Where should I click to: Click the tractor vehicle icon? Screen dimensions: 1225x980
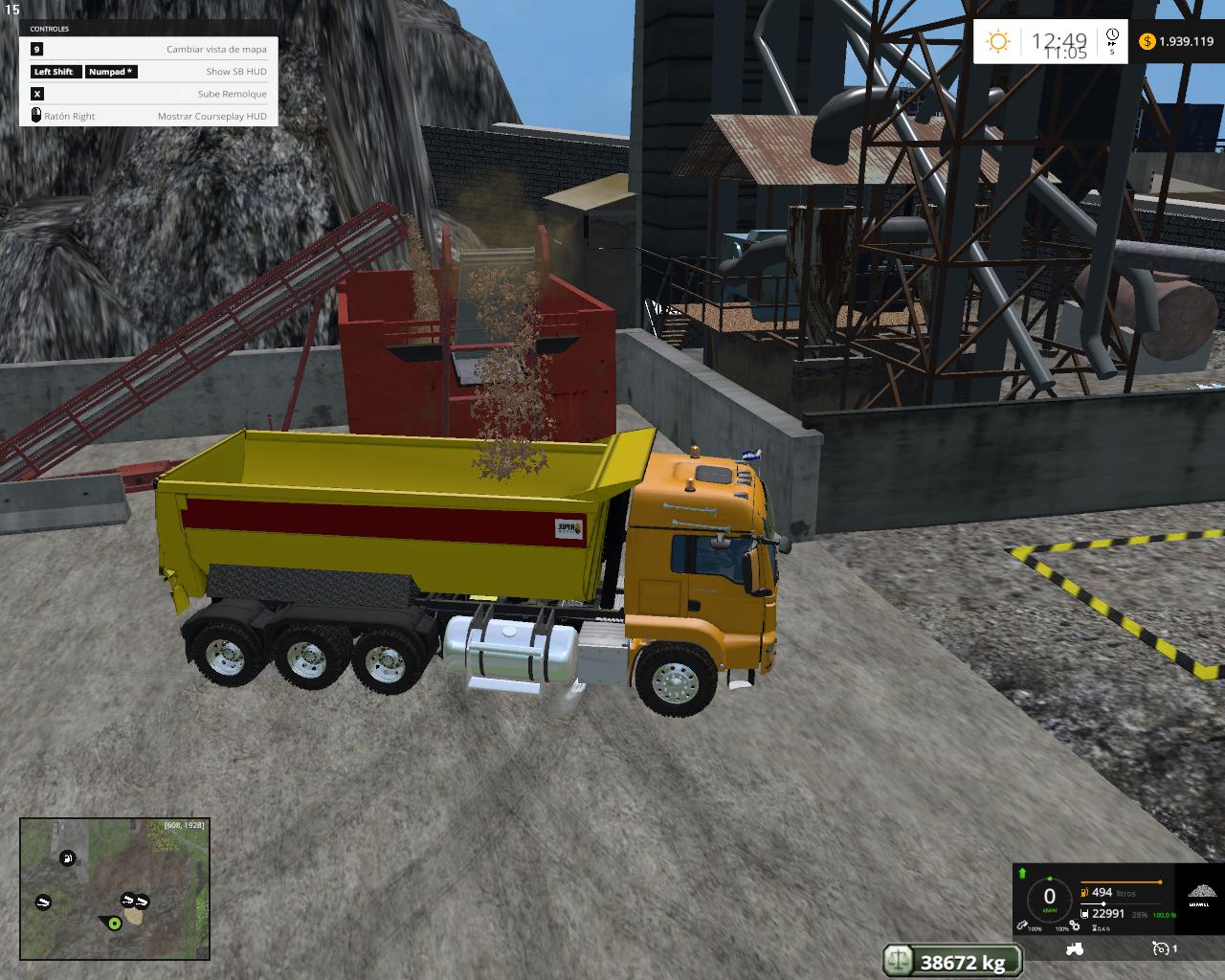point(1074,948)
